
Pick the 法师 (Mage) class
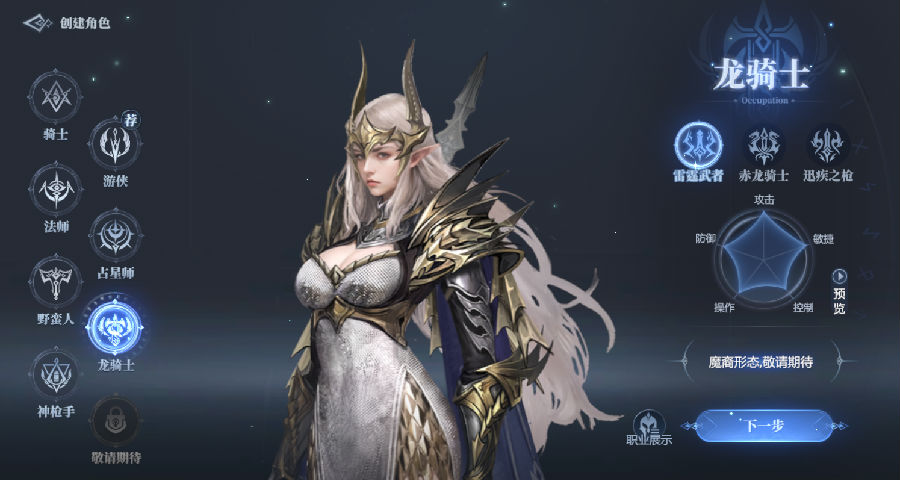coord(55,189)
